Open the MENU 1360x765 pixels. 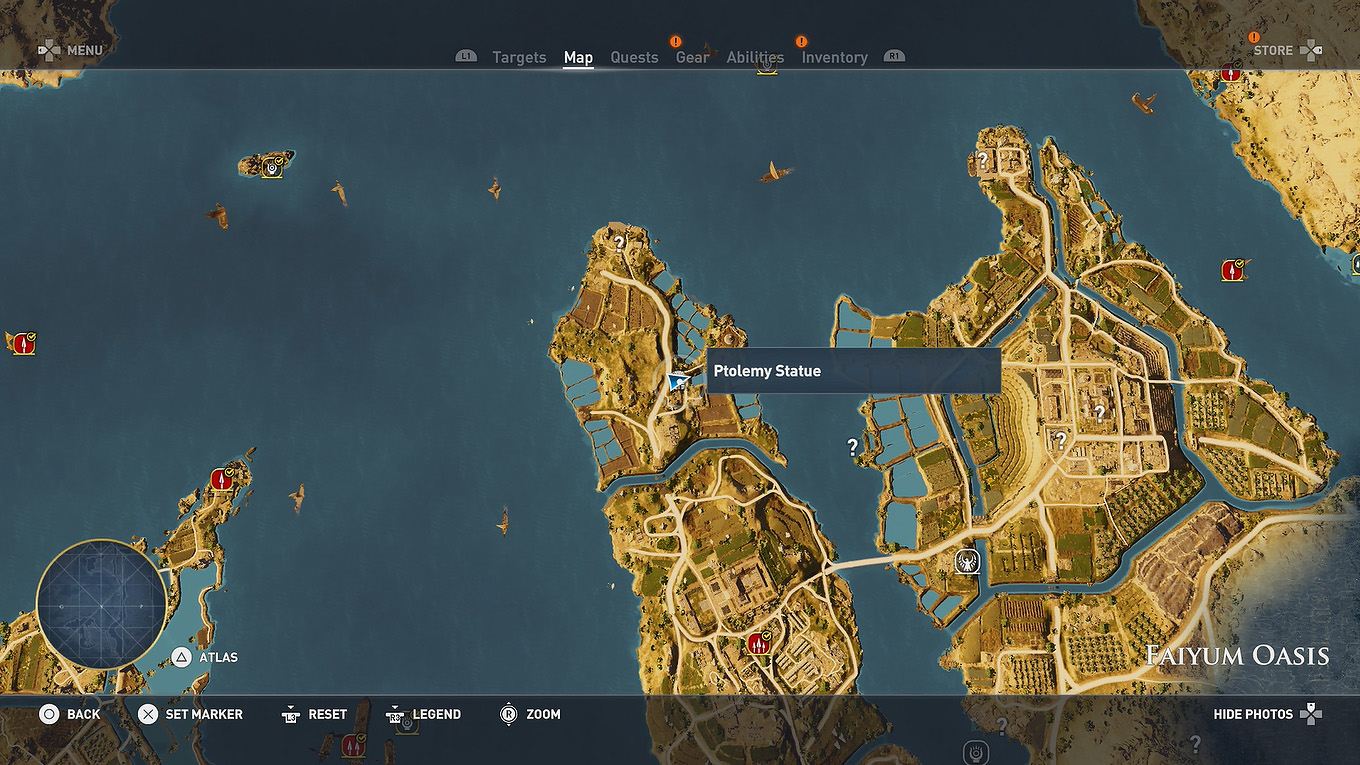tap(84, 50)
